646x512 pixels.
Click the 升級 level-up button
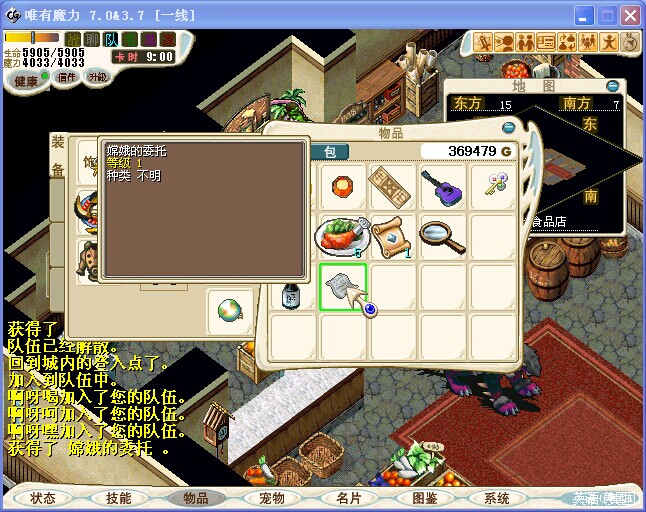98,78
